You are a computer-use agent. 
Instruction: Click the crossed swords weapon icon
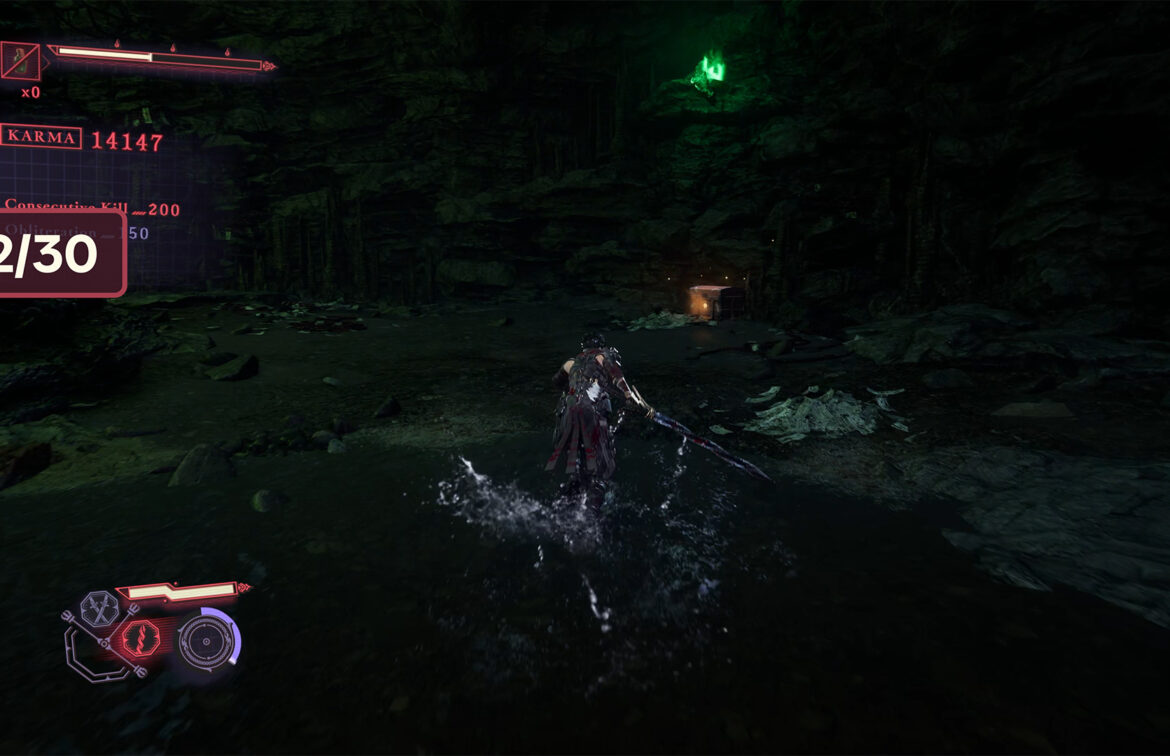pos(98,608)
